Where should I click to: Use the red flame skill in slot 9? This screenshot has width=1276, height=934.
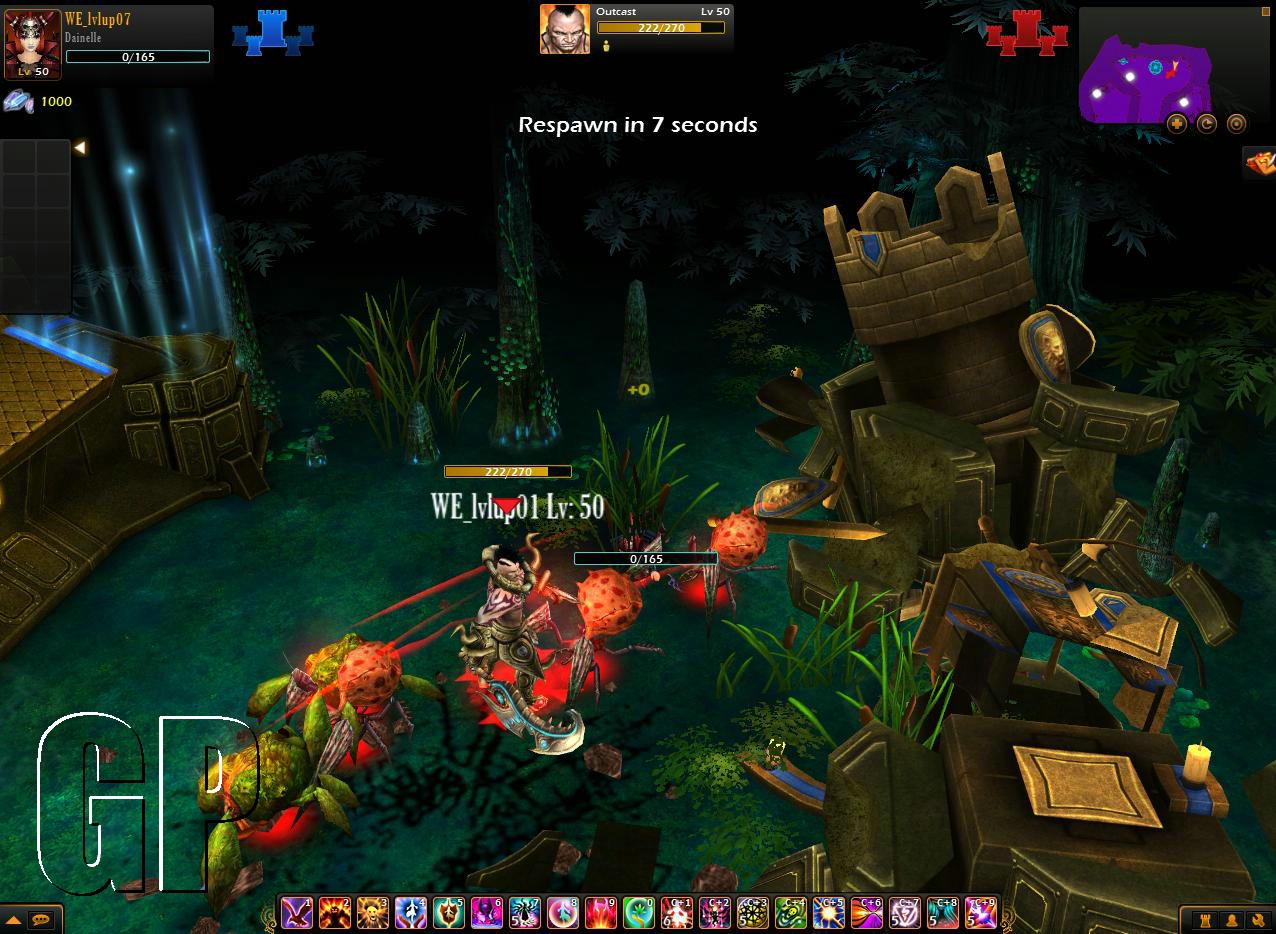(x=601, y=912)
